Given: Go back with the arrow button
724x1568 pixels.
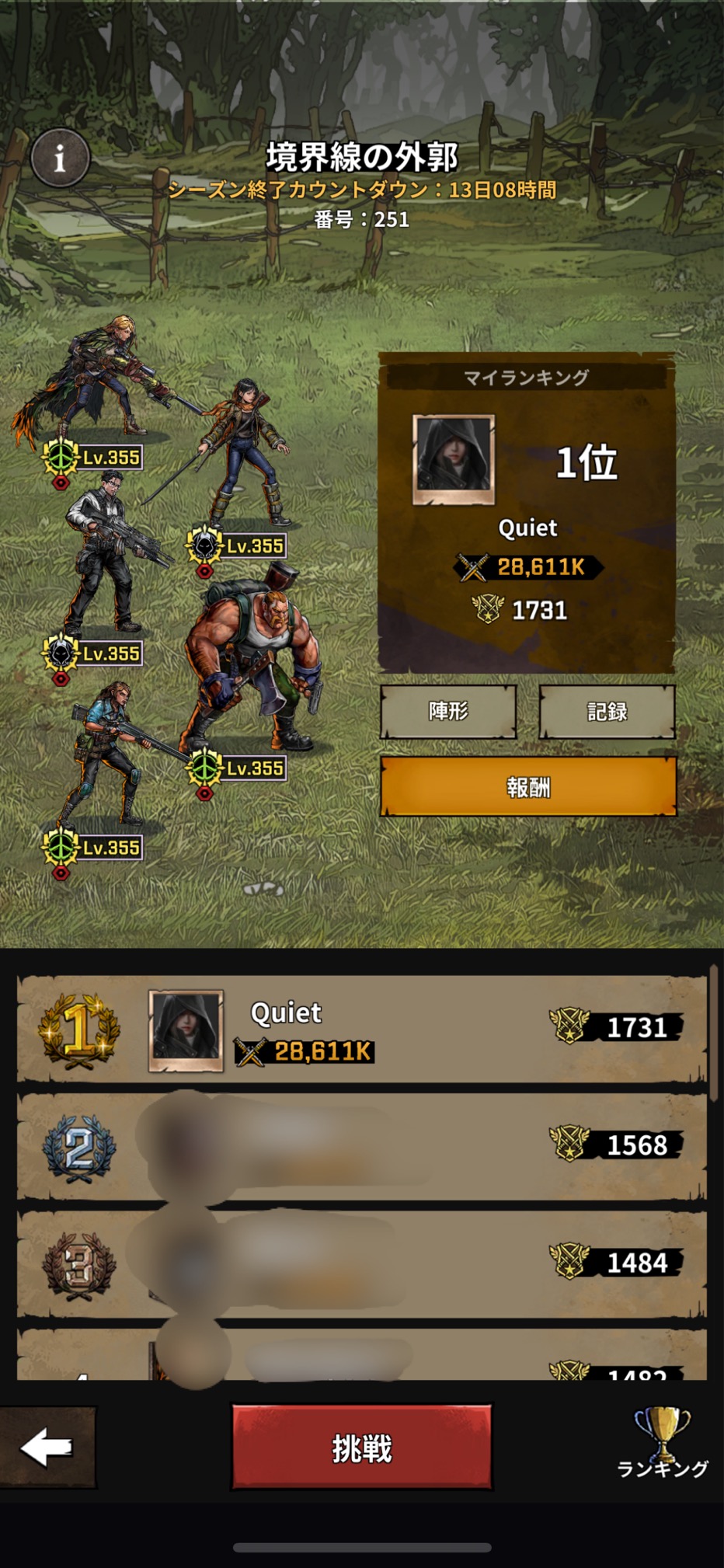Looking at the screenshot, I should pyautogui.click(x=47, y=1447).
